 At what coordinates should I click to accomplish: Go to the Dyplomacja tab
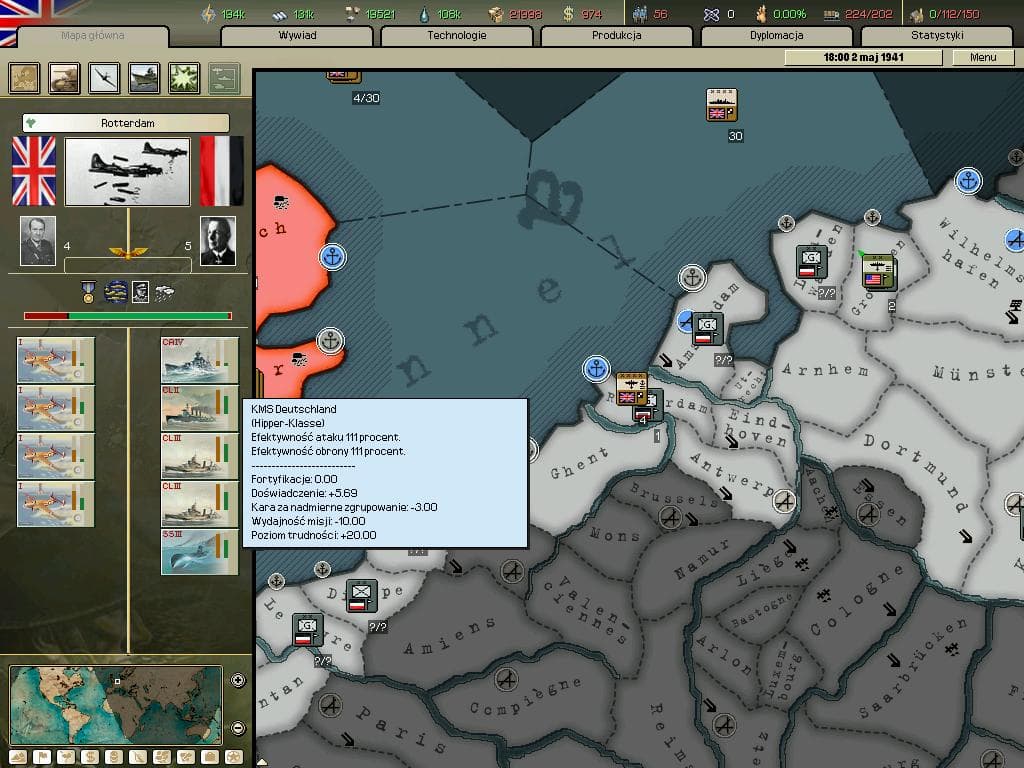(776, 36)
